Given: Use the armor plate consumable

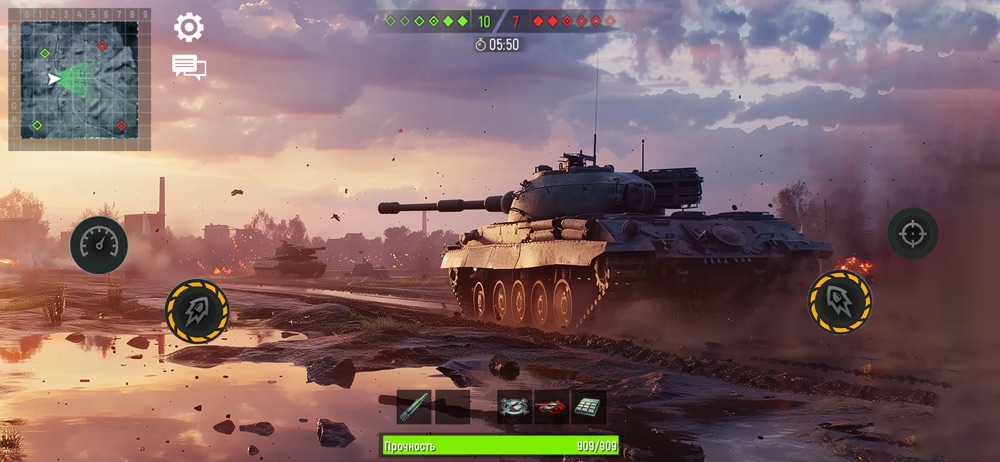Looking at the screenshot, I should 588,407.
